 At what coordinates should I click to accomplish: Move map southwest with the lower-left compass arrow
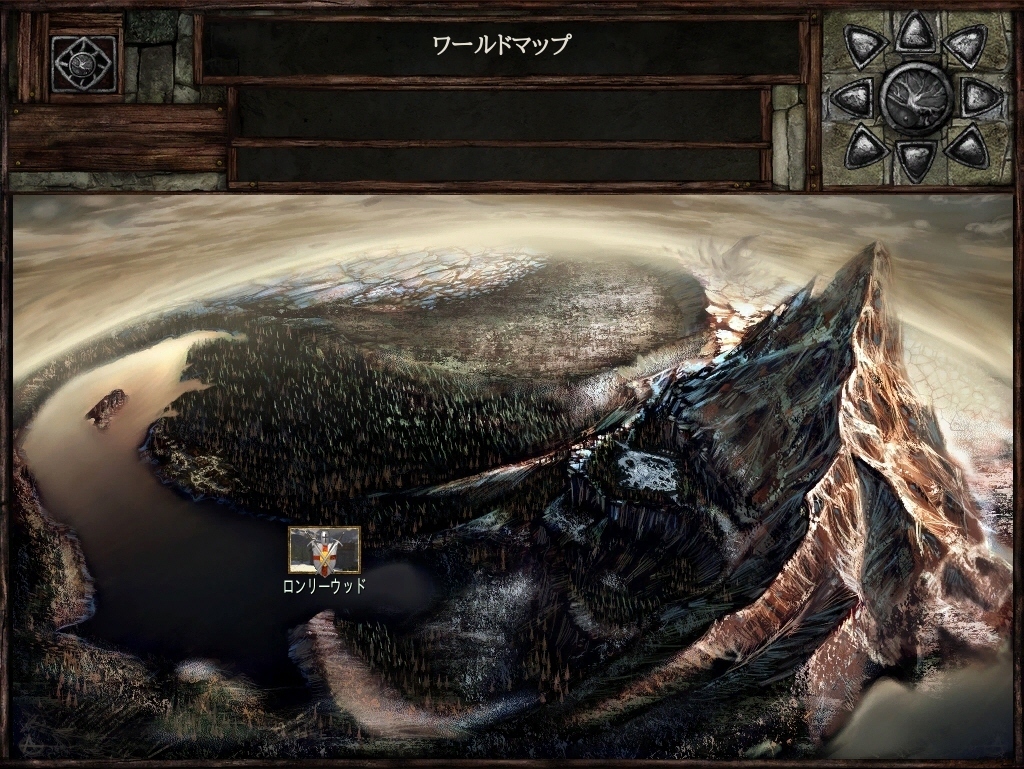(x=866, y=147)
